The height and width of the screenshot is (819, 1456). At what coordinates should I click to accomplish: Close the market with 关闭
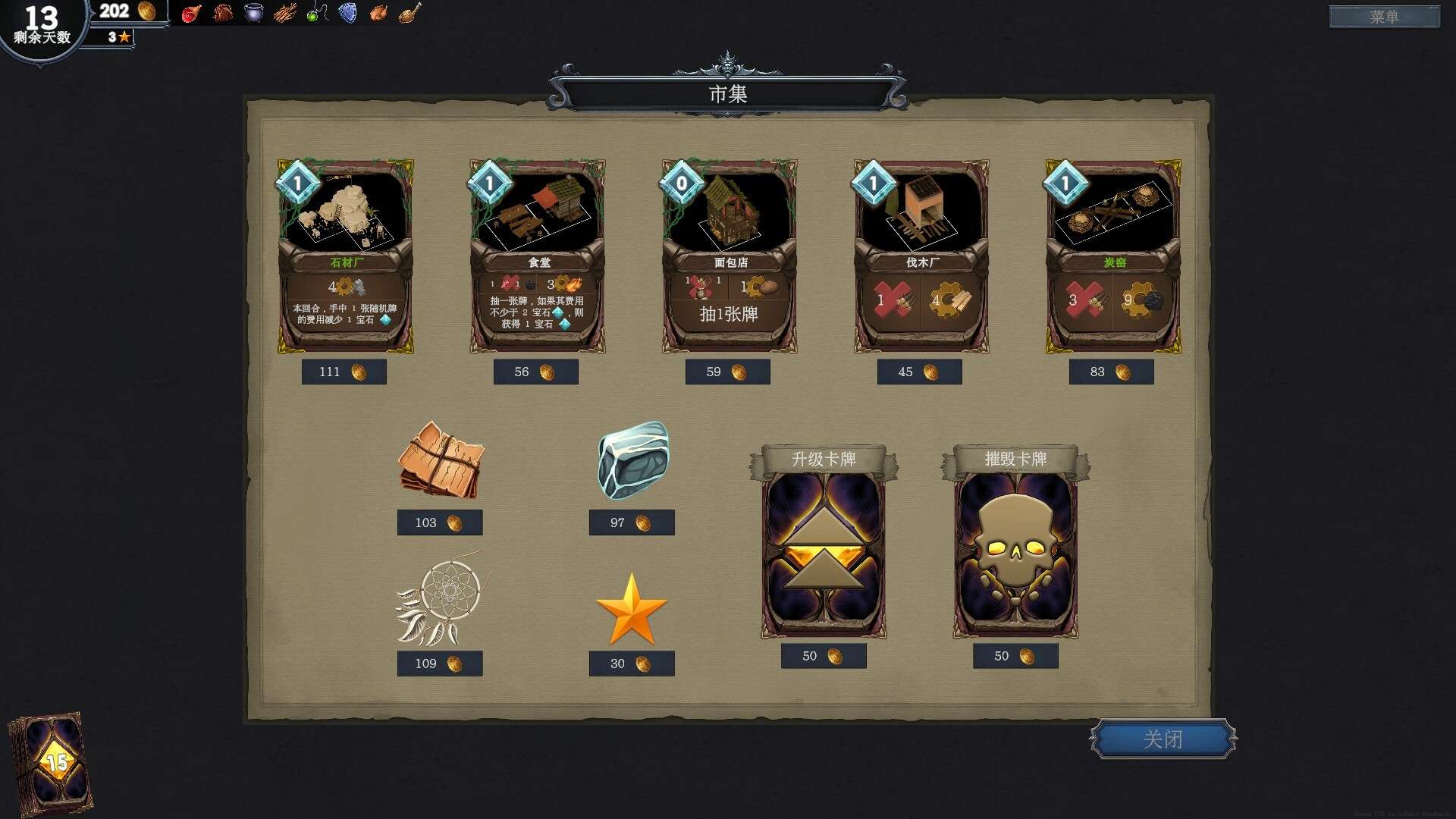[x=1163, y=739]
